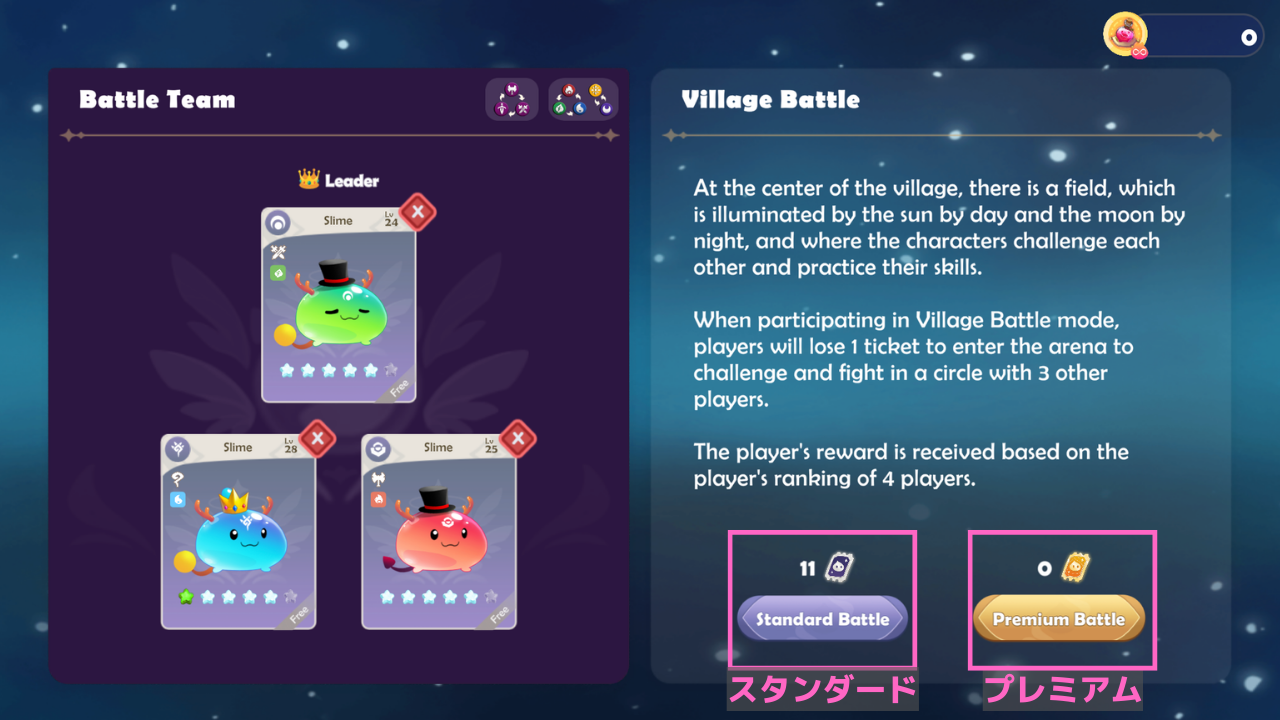
Task: Click the Leader crown label above the team
Action: [339, 181]
